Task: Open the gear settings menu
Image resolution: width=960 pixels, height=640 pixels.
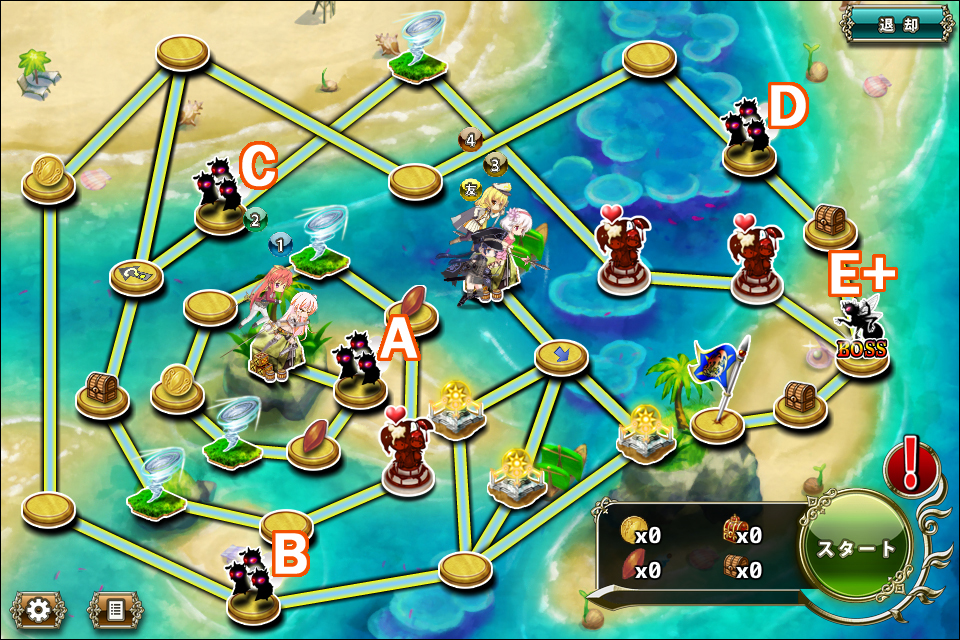Action: (x=38, y=608)
